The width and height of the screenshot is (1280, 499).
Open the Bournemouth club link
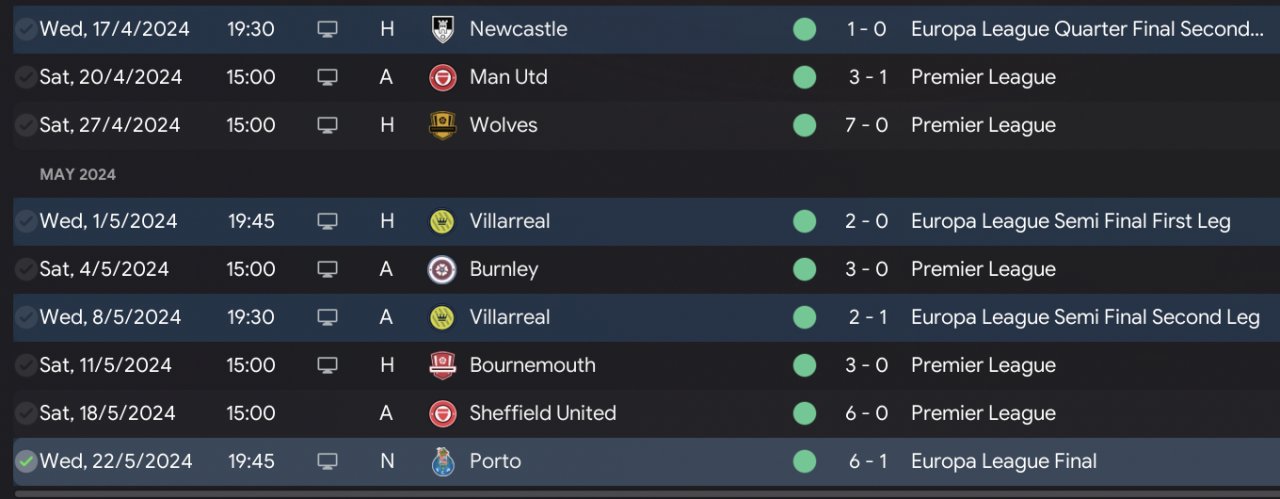pos(532,365)
